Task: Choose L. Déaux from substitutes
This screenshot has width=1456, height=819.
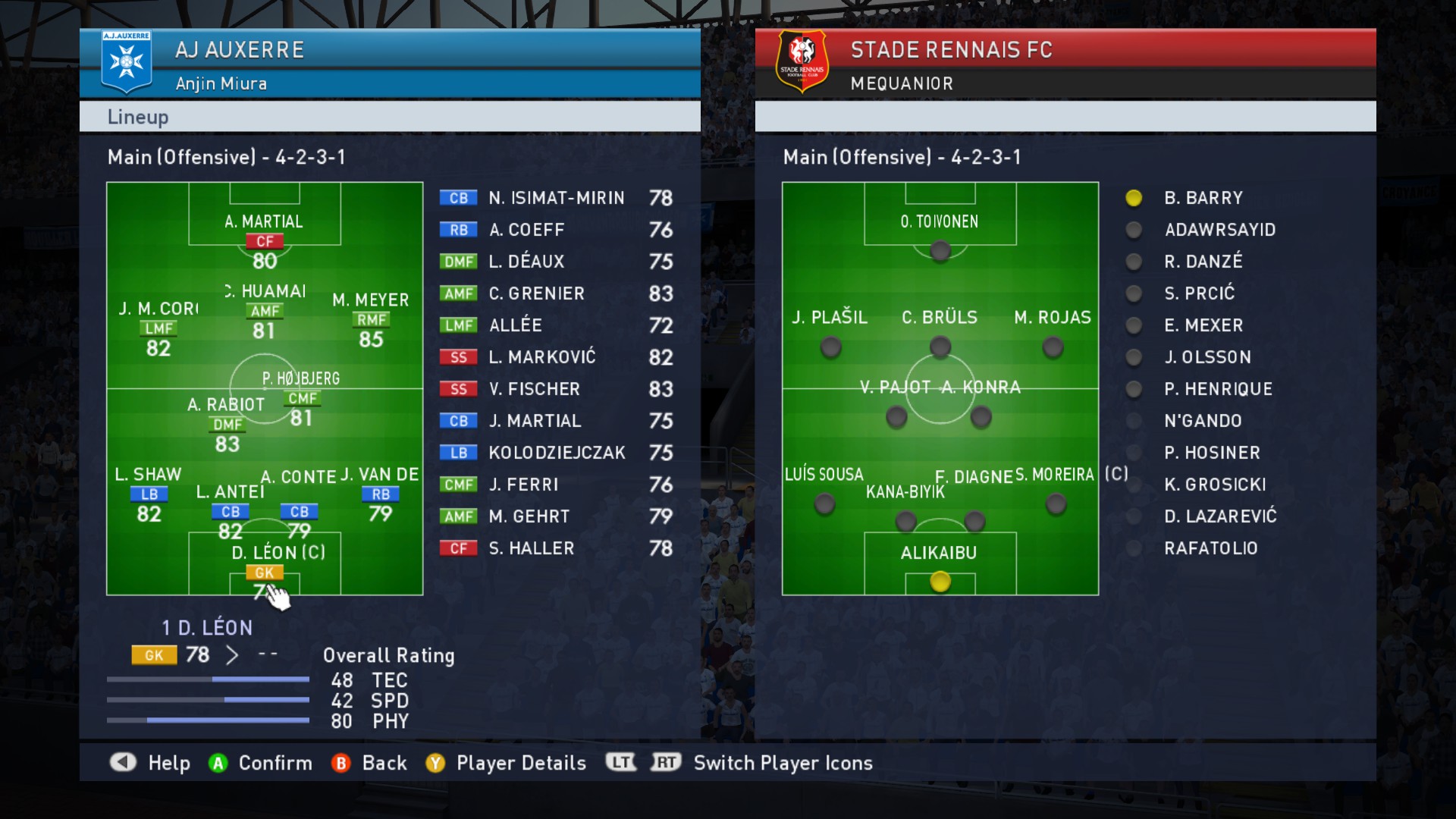Action: (556, 262)
